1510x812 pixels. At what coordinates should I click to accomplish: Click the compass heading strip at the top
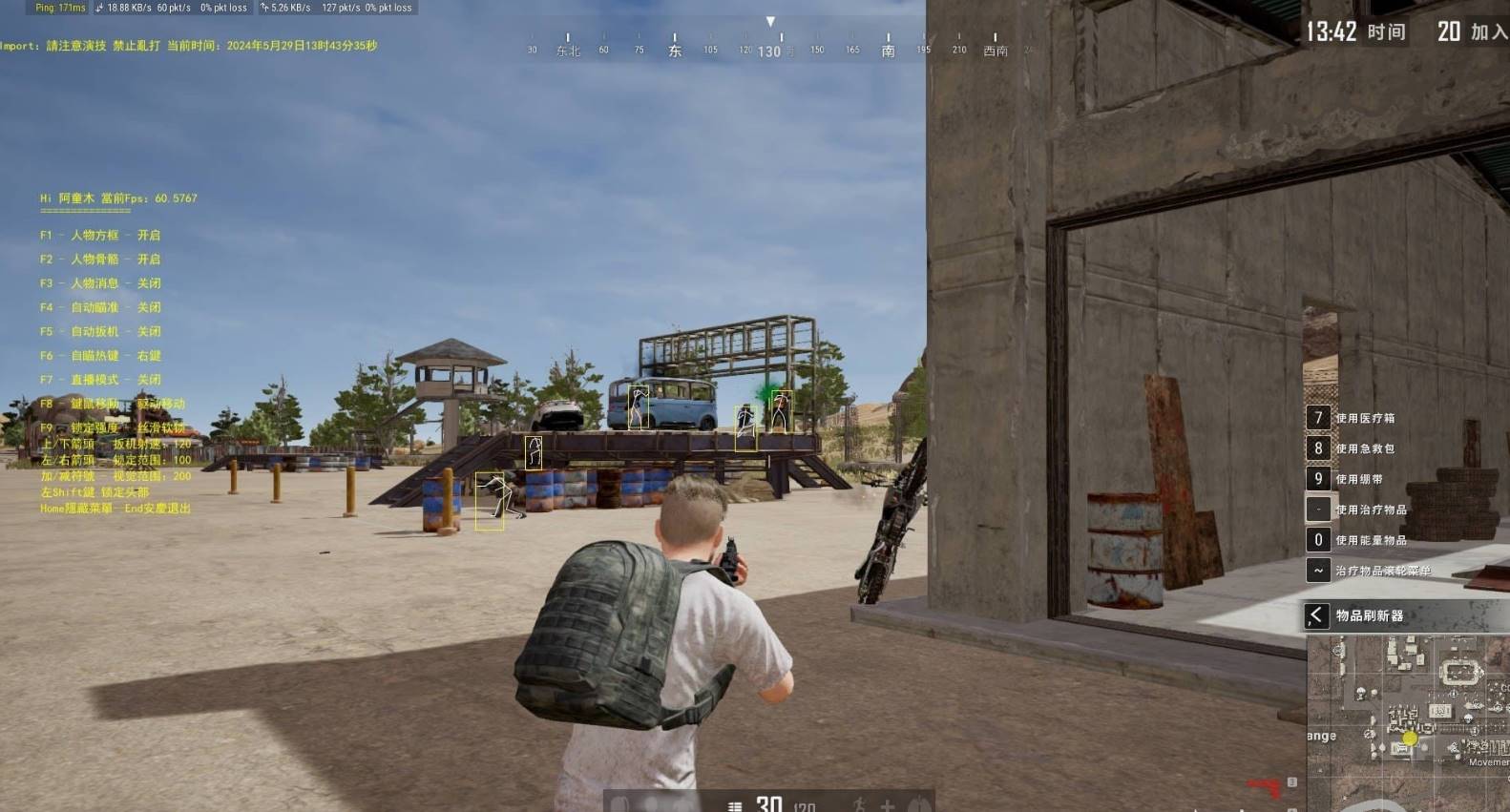click(768, 46)
